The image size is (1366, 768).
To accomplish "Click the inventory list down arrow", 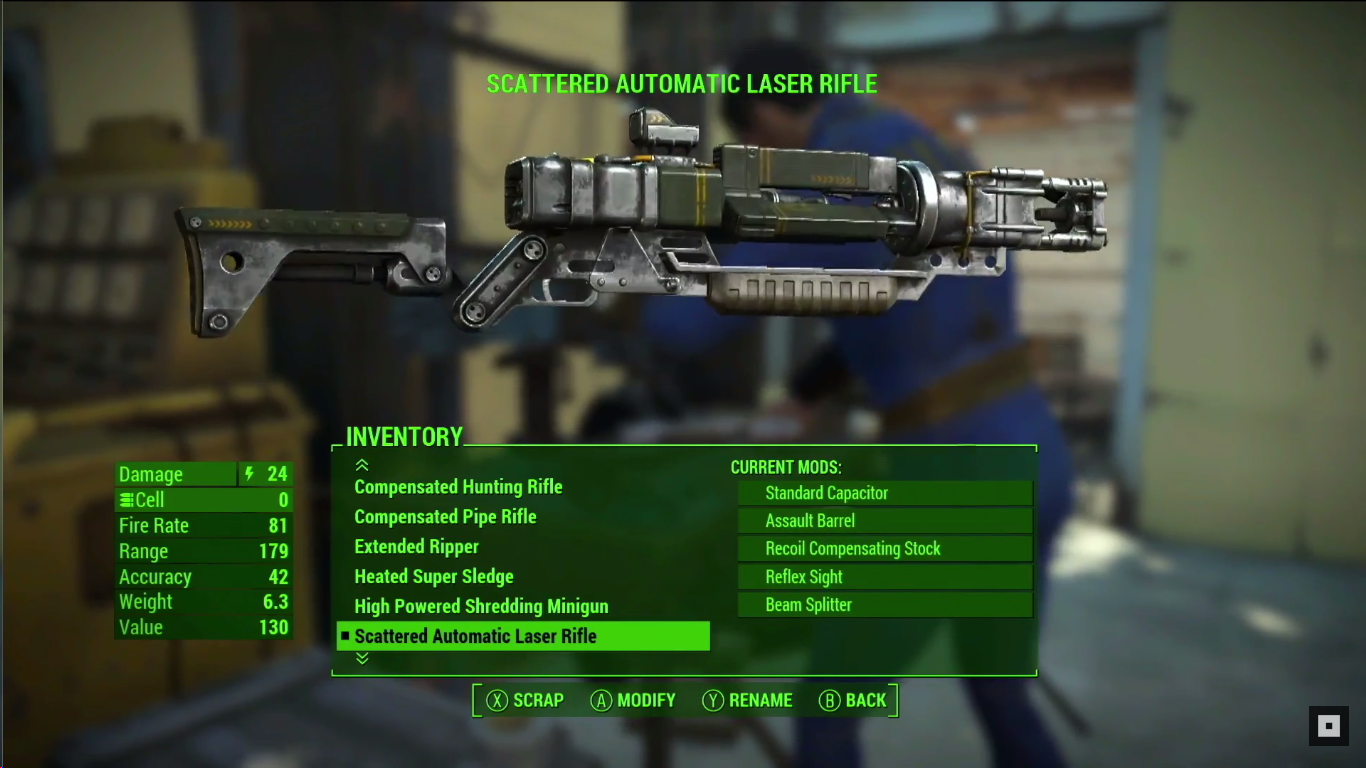I will tap(362, 658).
